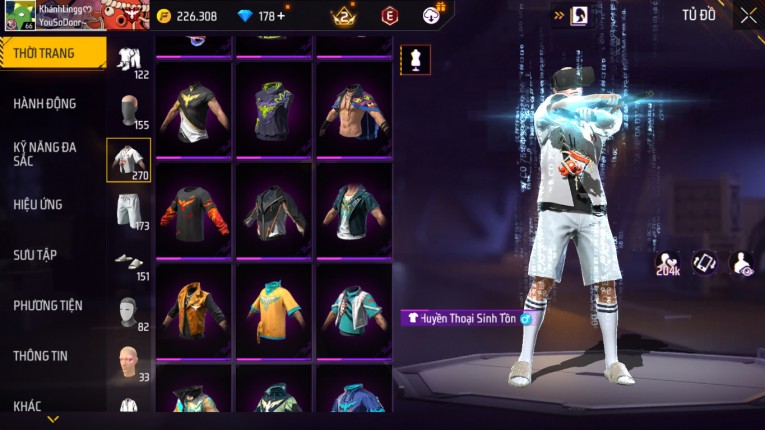765x430 pixels.
Task: Select the shorts subcategory with 173 items
Action: (x=128, y=211)
